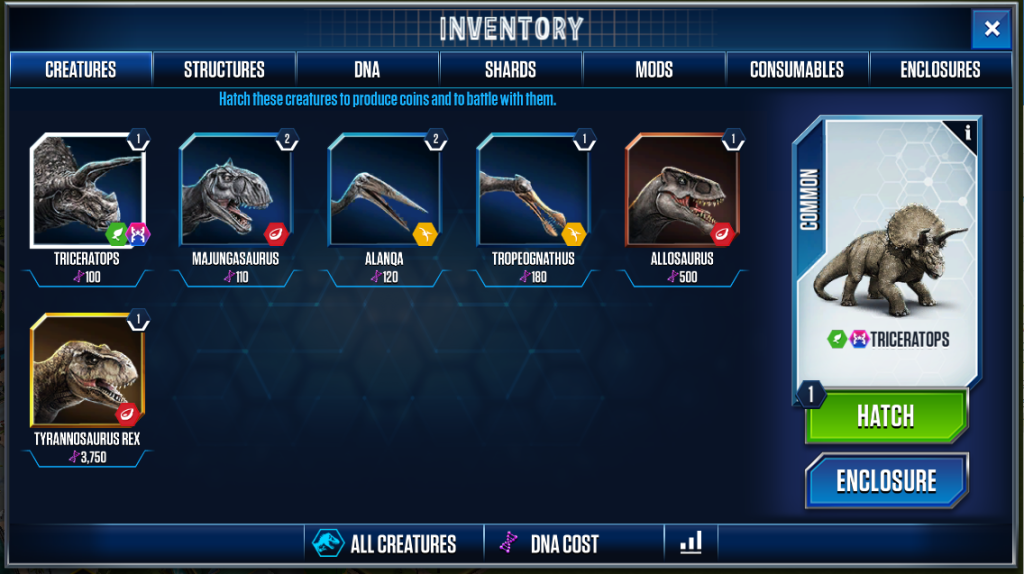Click the blue Enclosure button

tap(886, 481)
